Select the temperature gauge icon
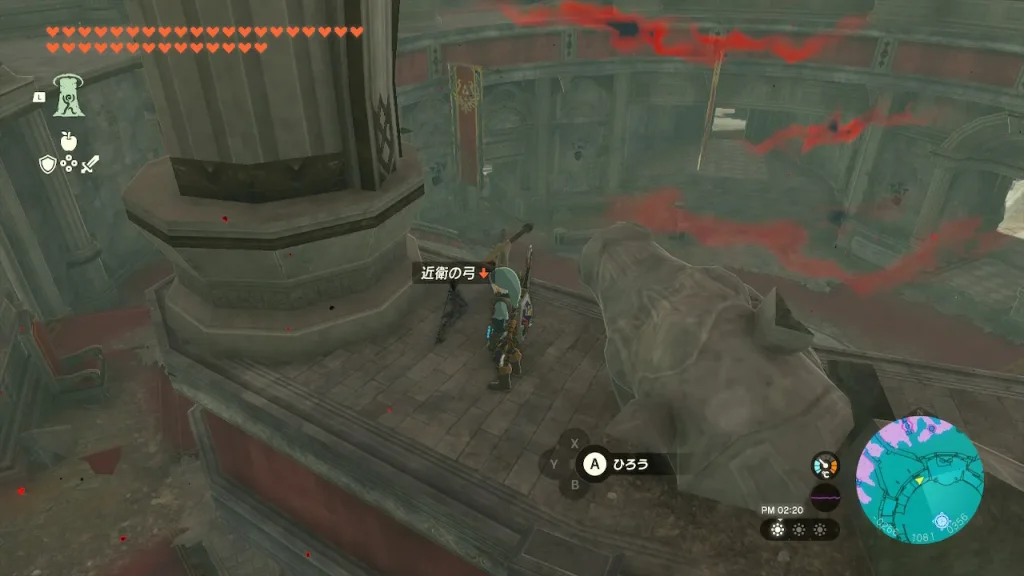This screenshot has height=576, width=1024. [825, 466]
